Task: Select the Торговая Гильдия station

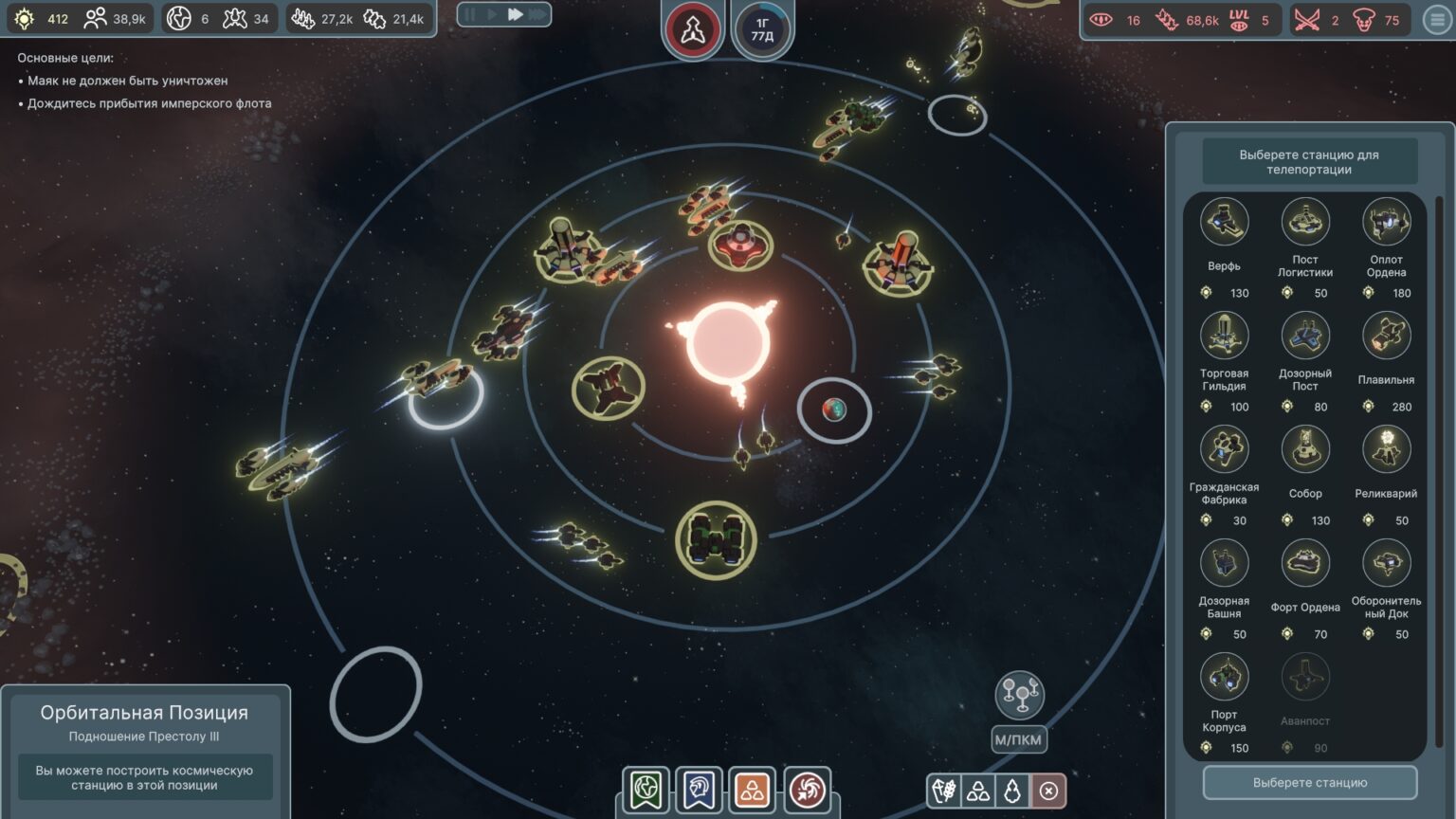Action: (x=1224, y=337)
